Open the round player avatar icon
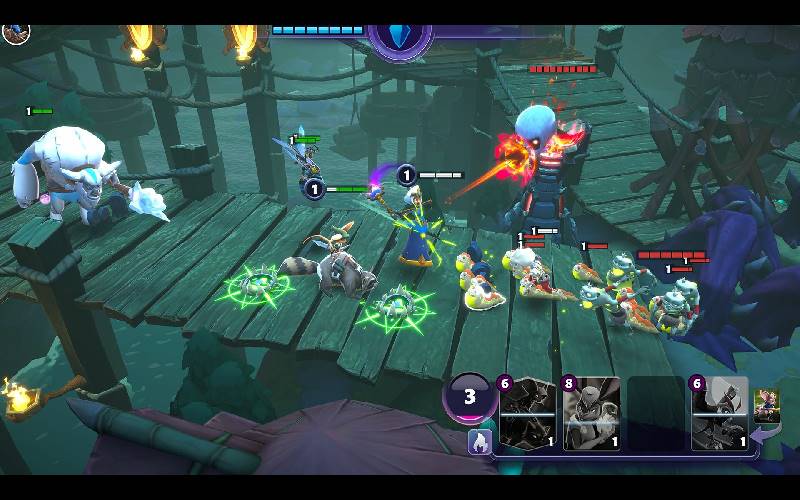Screen dimensions: 800x500 coord(15,31)
